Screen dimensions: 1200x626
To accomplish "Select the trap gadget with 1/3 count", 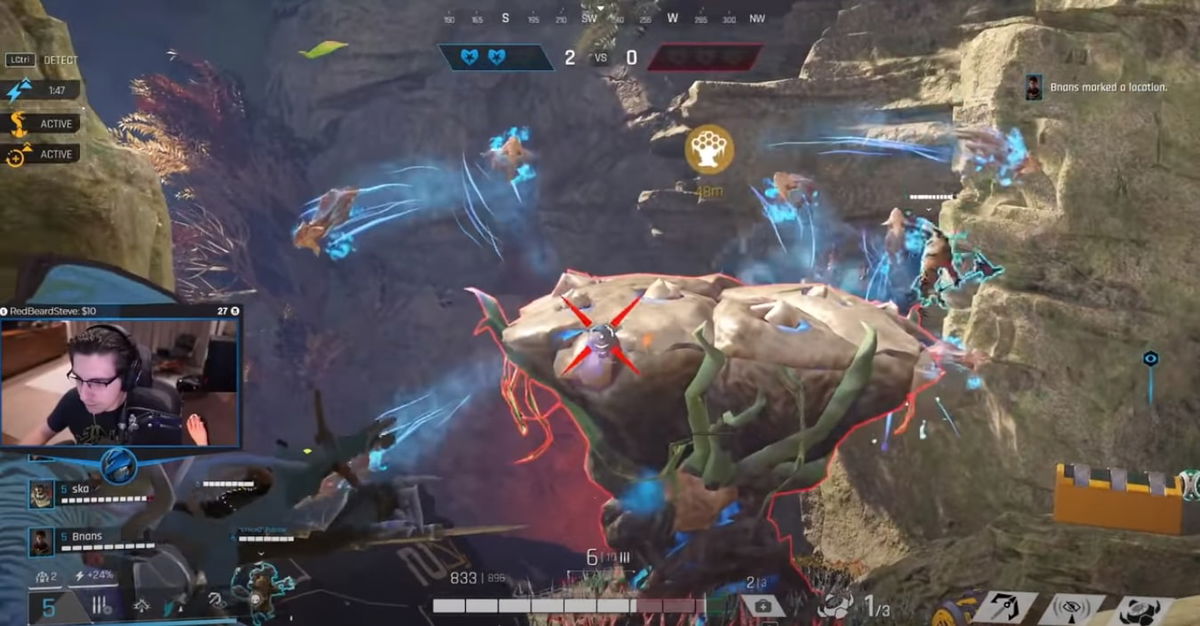I will (836, 604).
